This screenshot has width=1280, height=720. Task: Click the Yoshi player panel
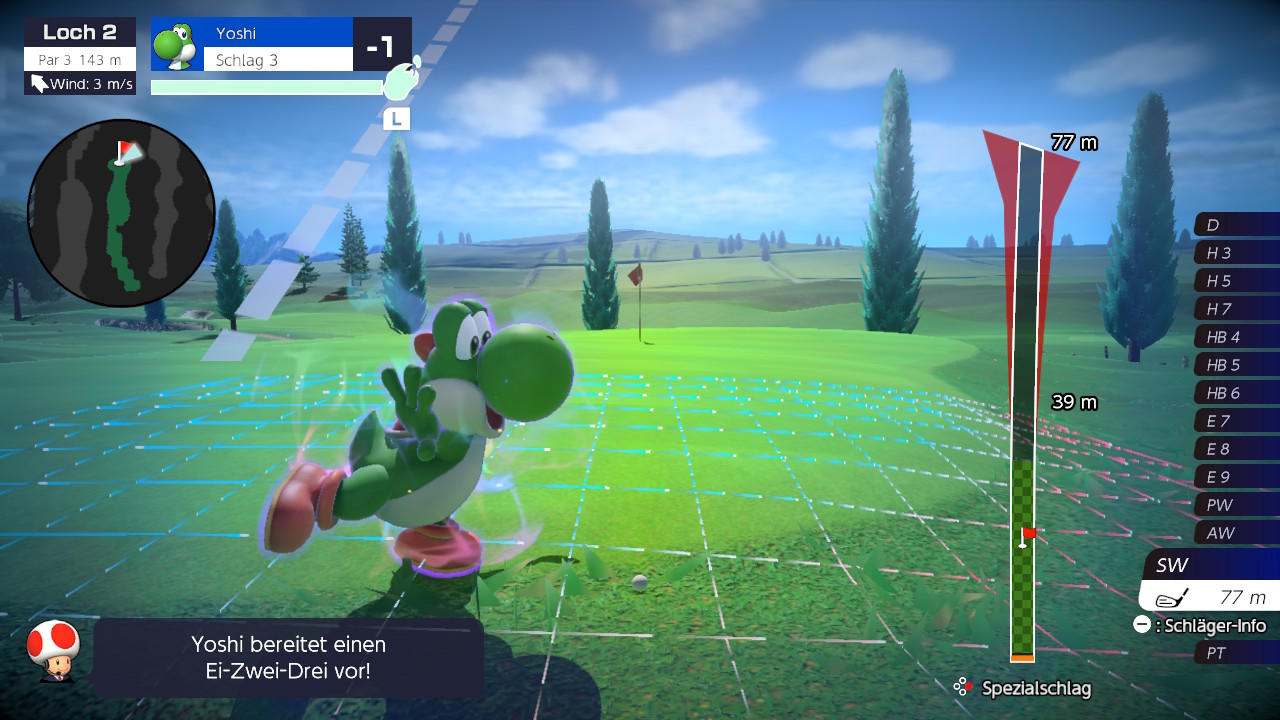coord(252,45)
